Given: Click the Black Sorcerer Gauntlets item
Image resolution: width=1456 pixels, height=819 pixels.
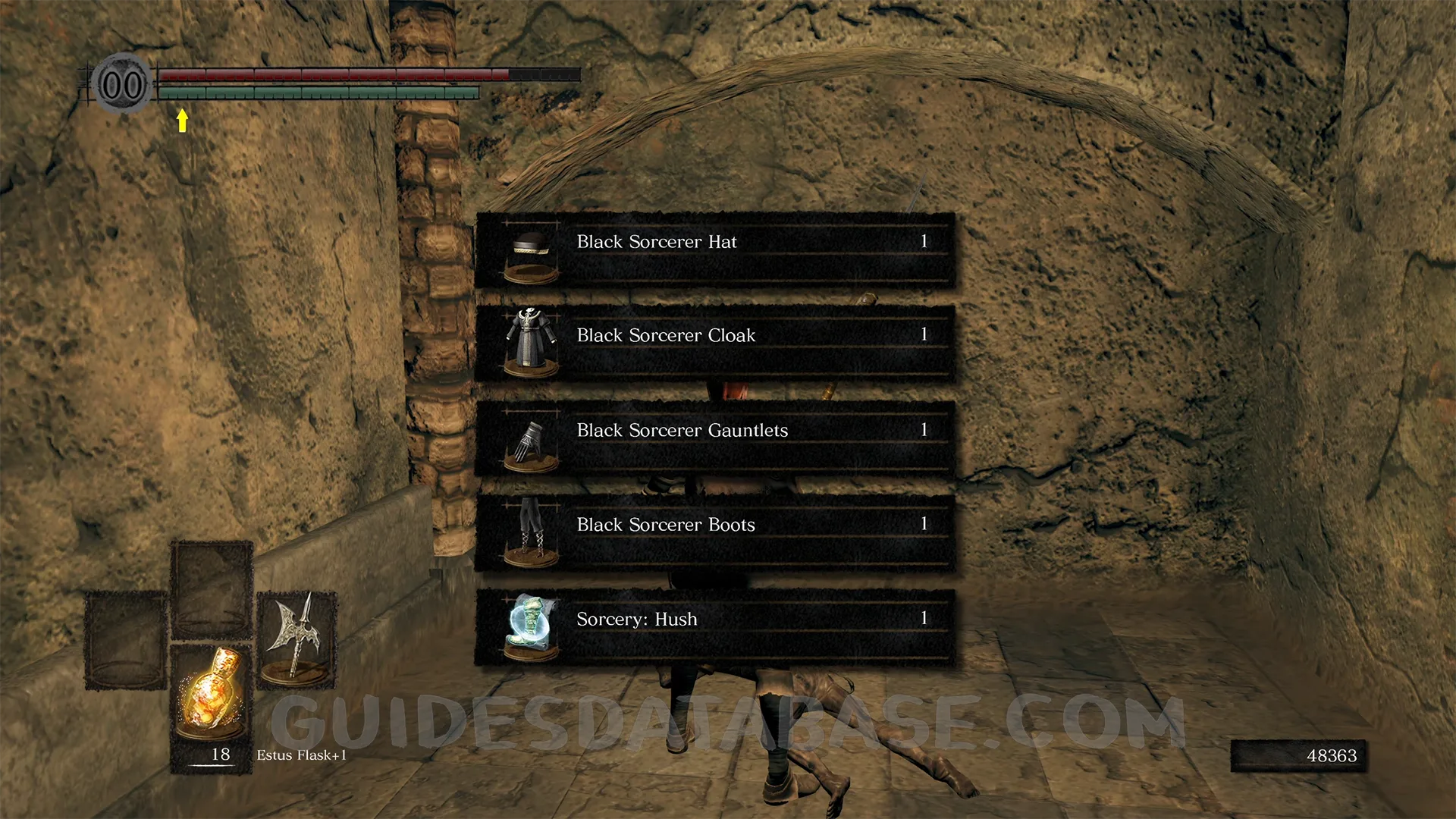Looking at the screenshot, I should pyautogui.click(x=714, y=438).
